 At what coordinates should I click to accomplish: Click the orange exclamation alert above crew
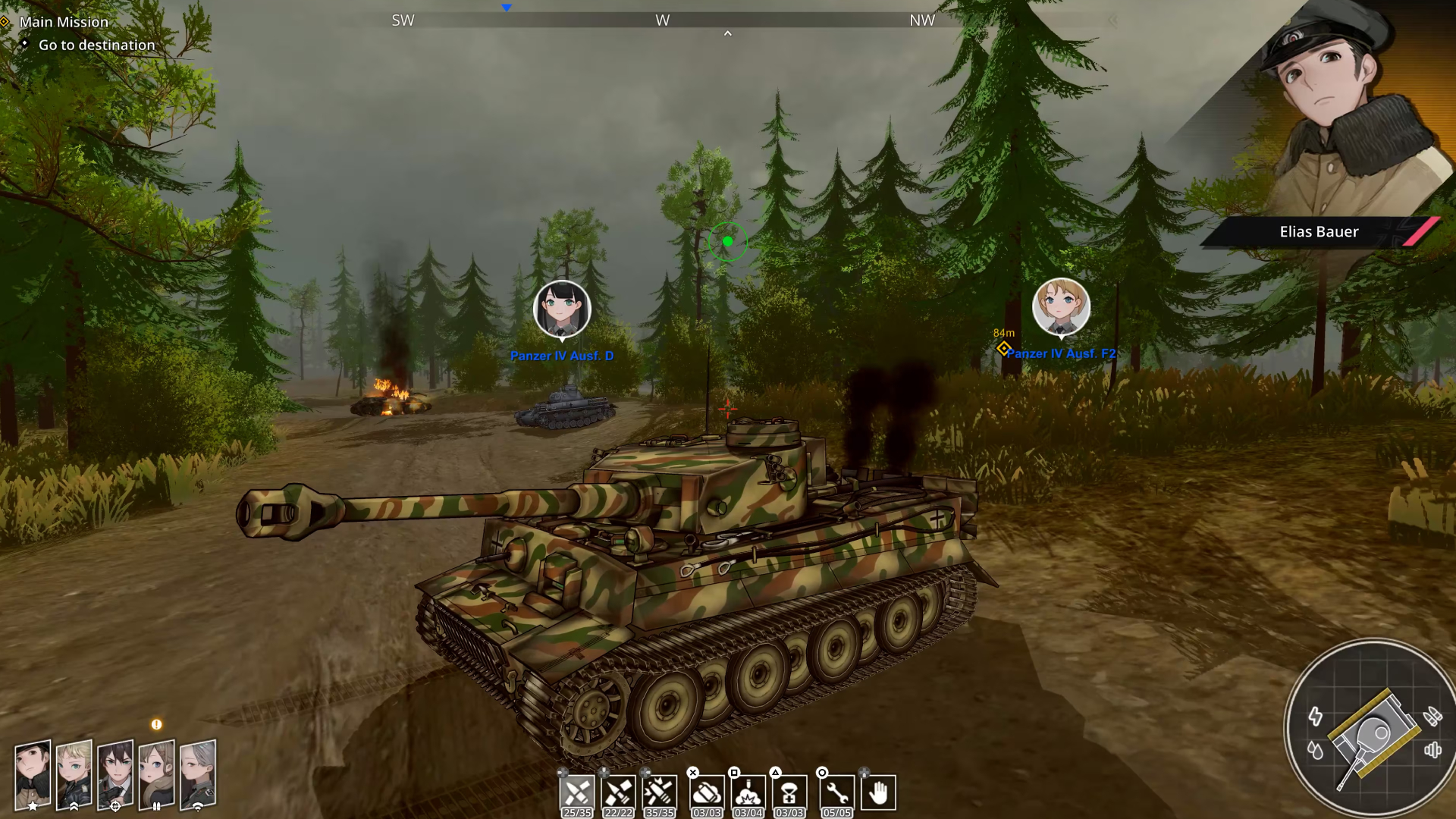[x=156, y=724]
